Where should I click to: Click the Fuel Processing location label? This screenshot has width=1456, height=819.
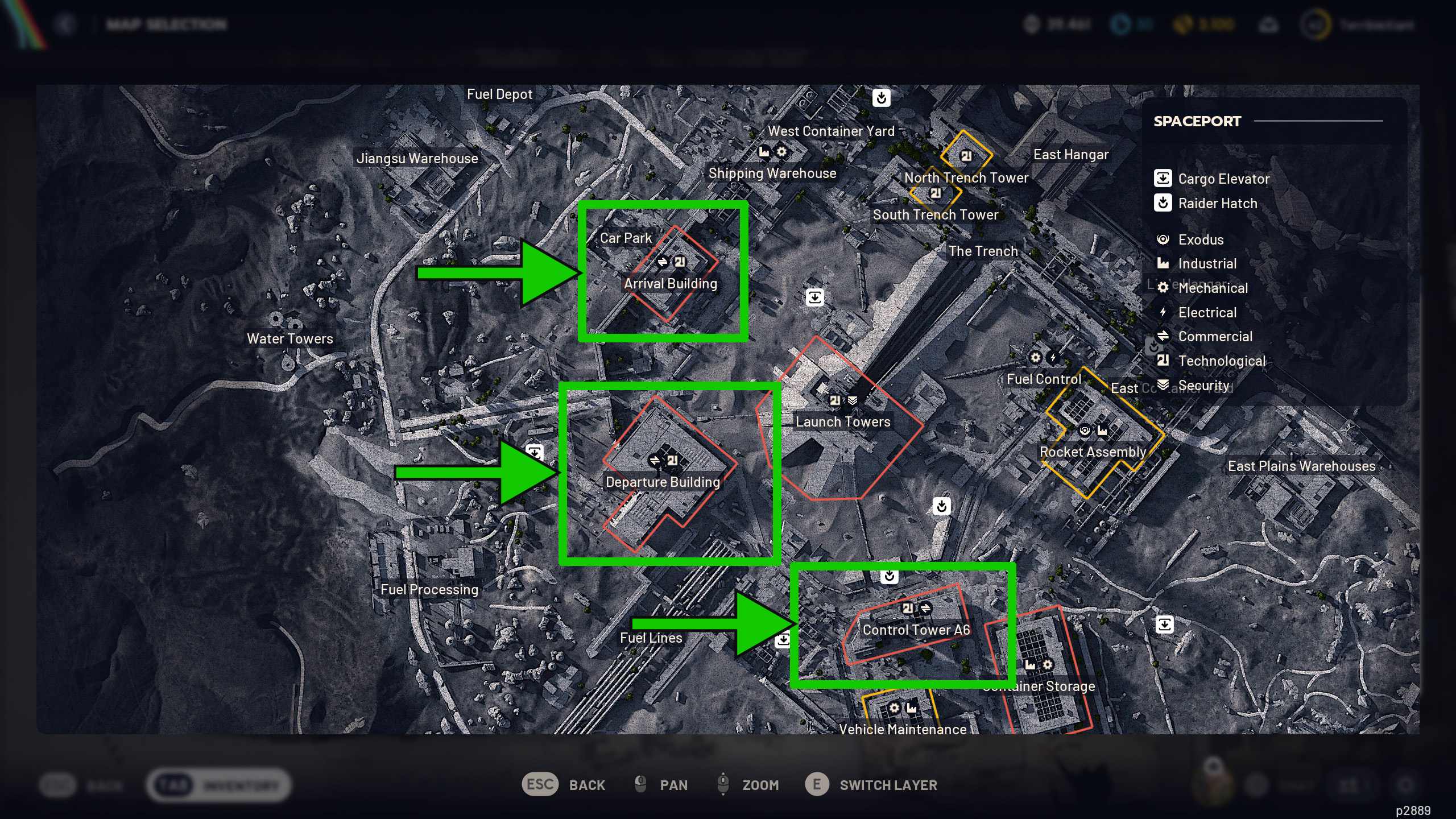[x=429, y=590]
